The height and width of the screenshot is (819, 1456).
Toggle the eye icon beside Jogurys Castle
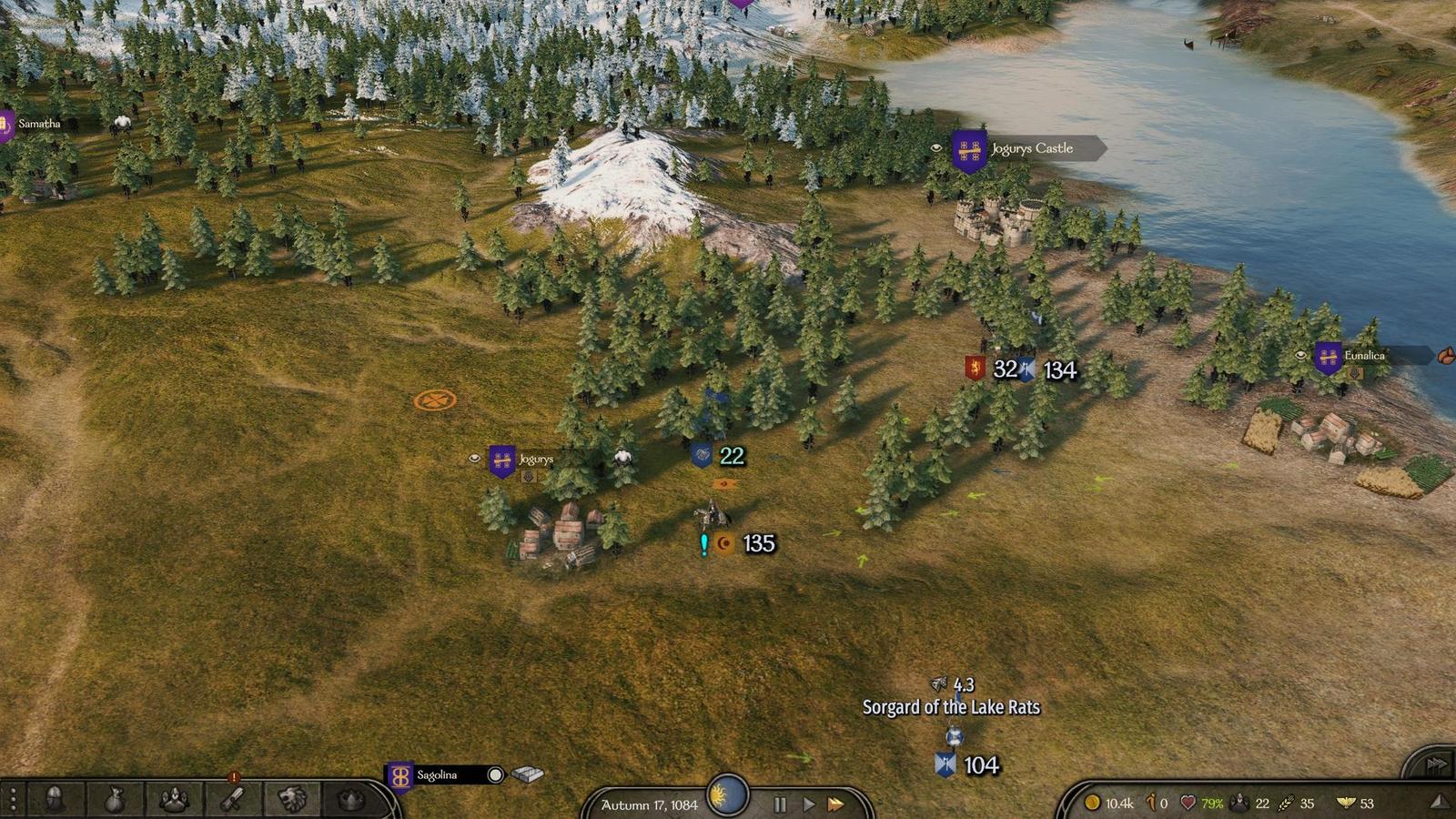coord(936,147)
